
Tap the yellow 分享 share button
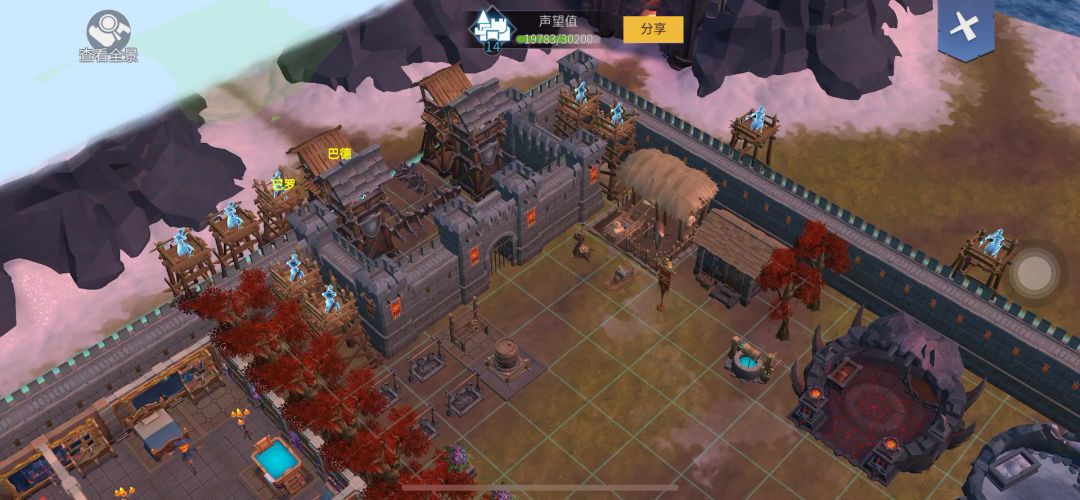click(x=653, y=29)
